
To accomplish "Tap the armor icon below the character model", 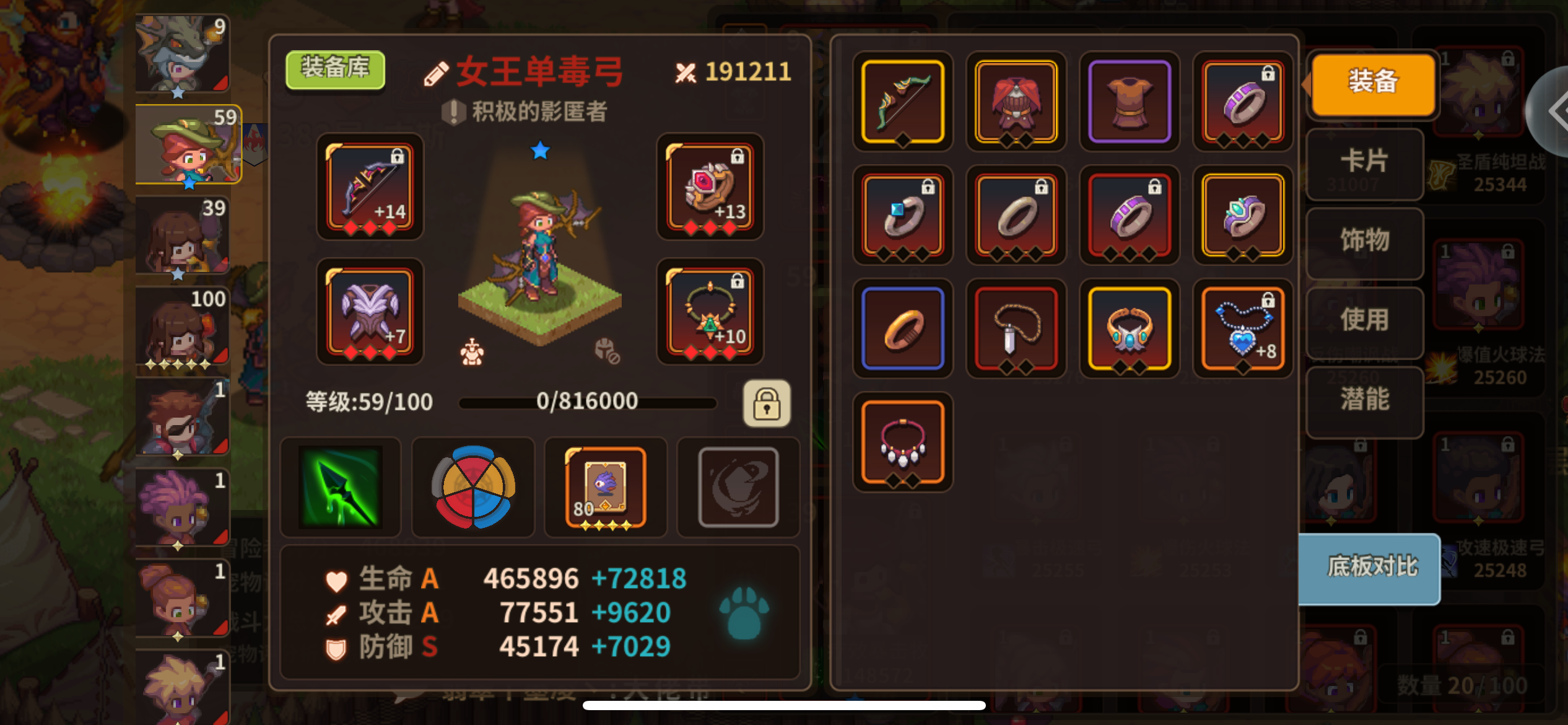I will [472, 351].
